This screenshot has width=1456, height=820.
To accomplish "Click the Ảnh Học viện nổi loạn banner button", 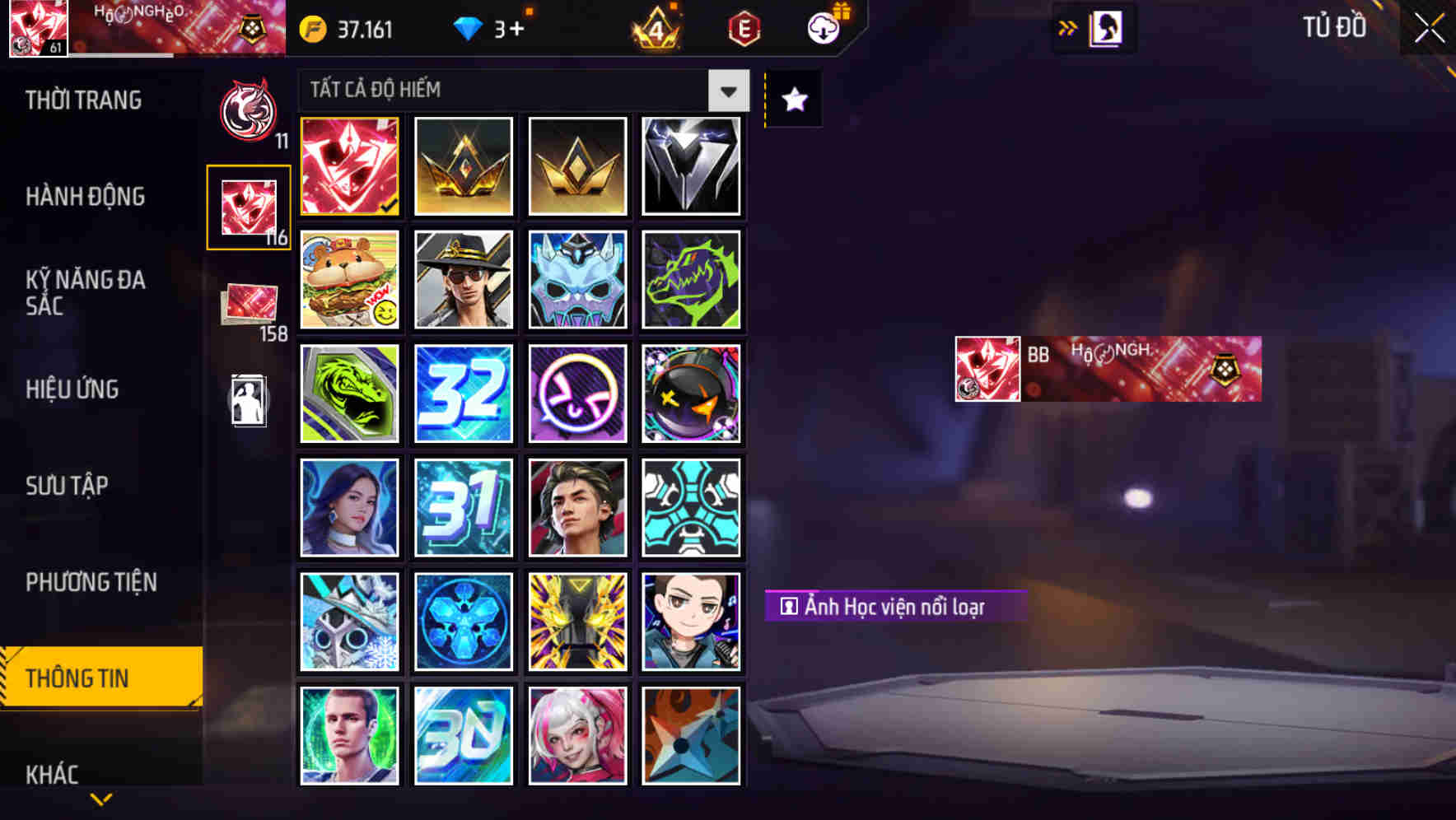I will coord(896,604).
